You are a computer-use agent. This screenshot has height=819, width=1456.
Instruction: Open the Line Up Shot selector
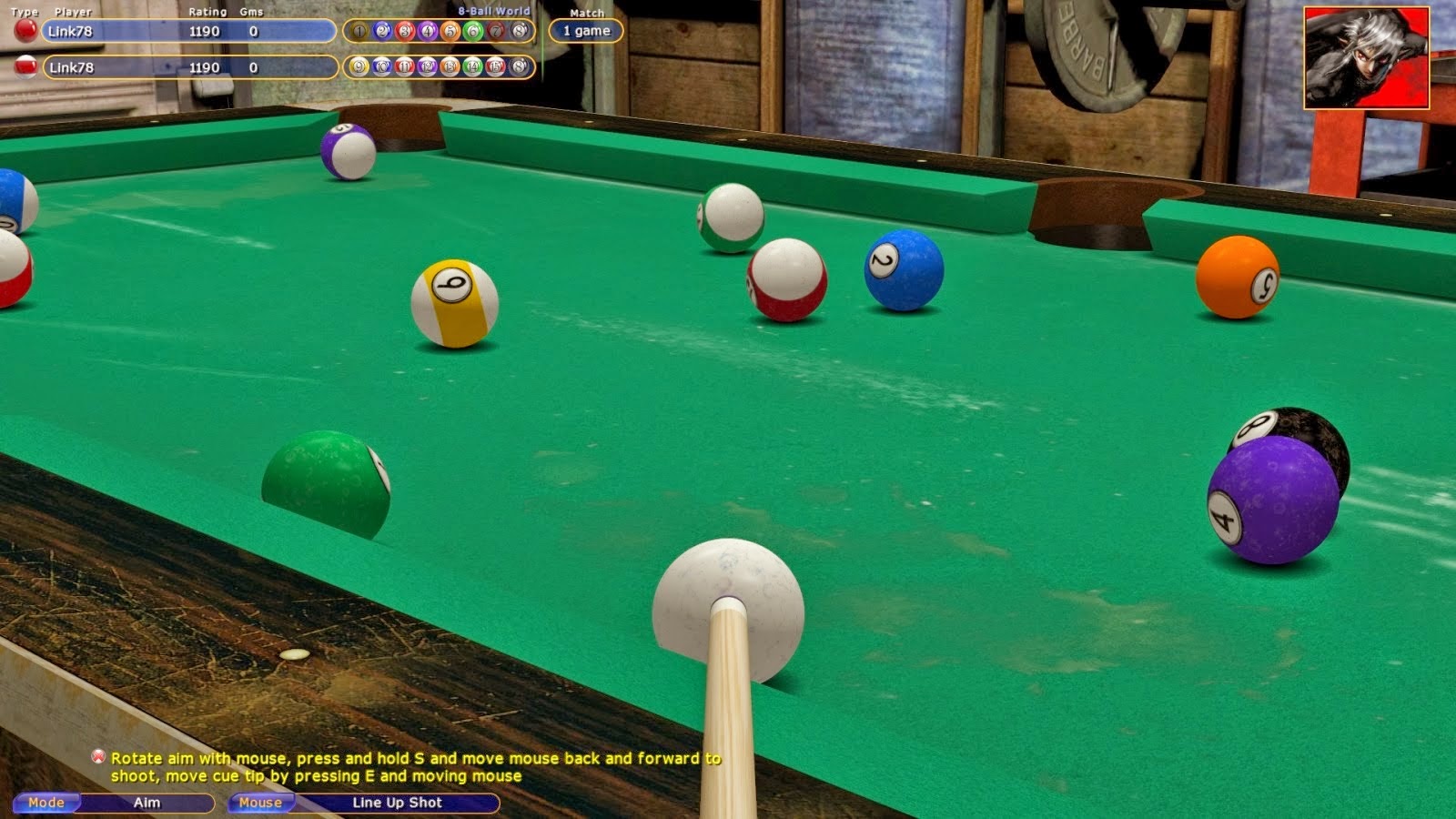(398, 803)
